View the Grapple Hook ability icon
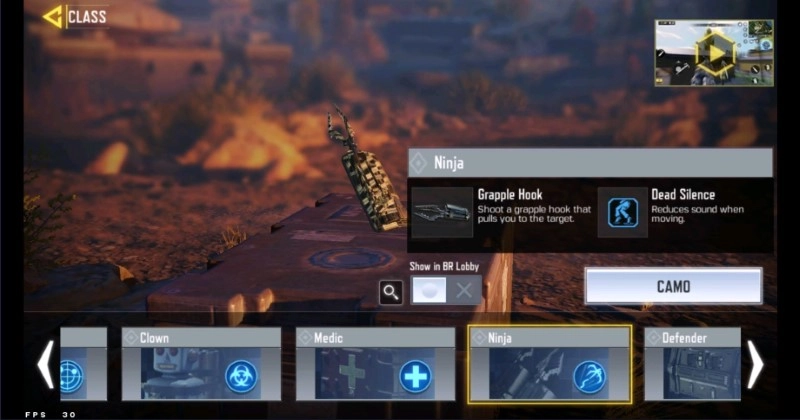The height and width of the screenshot is (420, 800). point(441,212)
